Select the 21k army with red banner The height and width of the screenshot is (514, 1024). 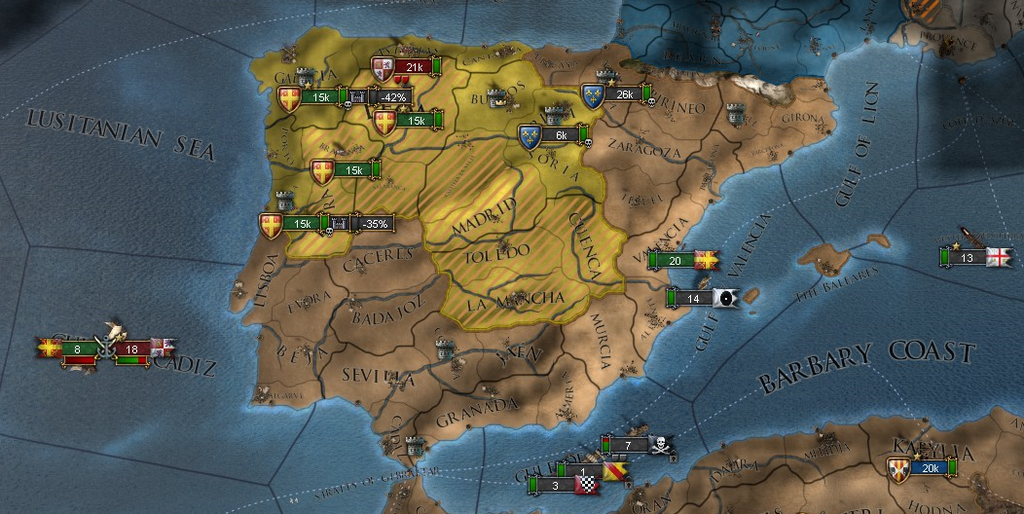(x=410, y=68)
